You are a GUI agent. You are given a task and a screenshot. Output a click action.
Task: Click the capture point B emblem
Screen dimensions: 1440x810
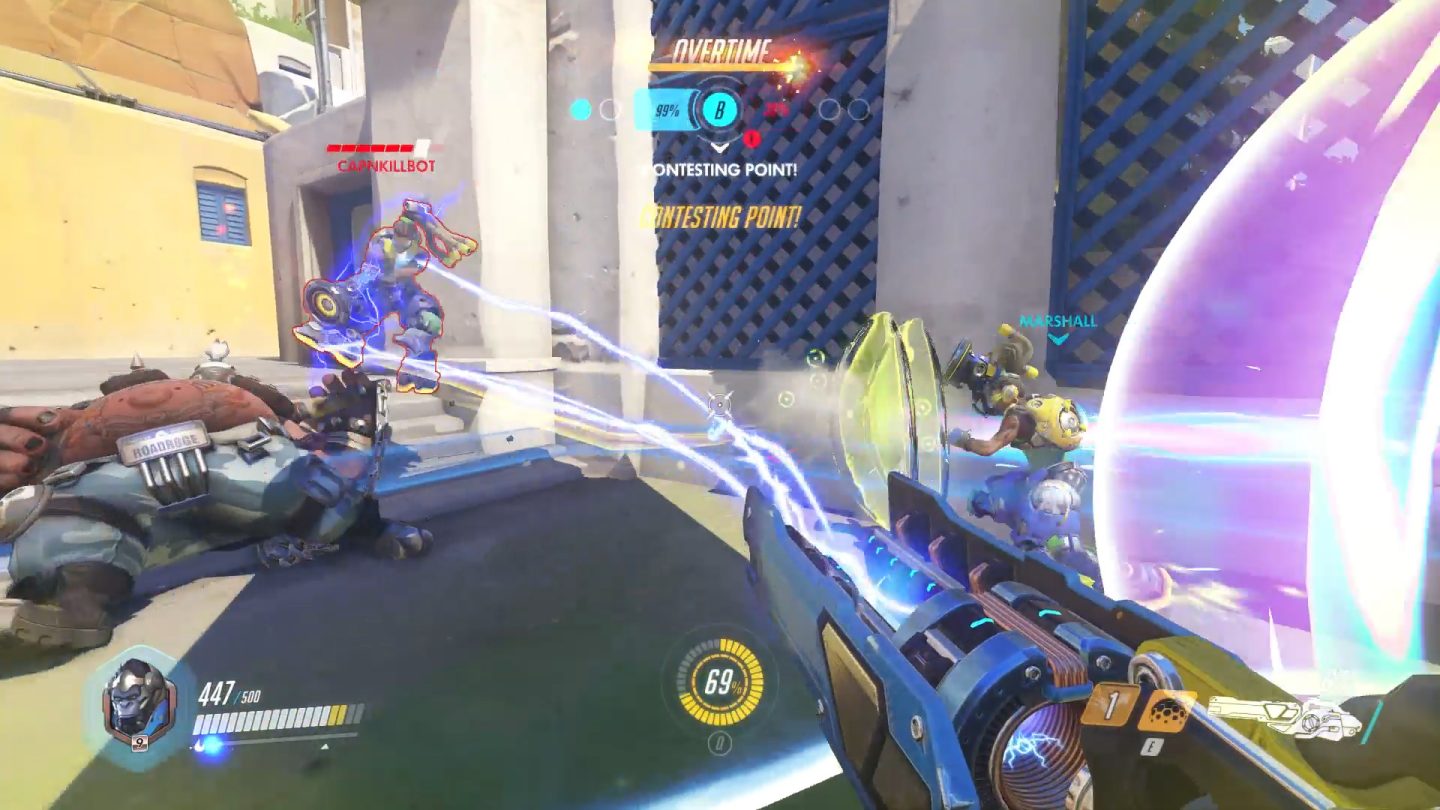point(720,110)
